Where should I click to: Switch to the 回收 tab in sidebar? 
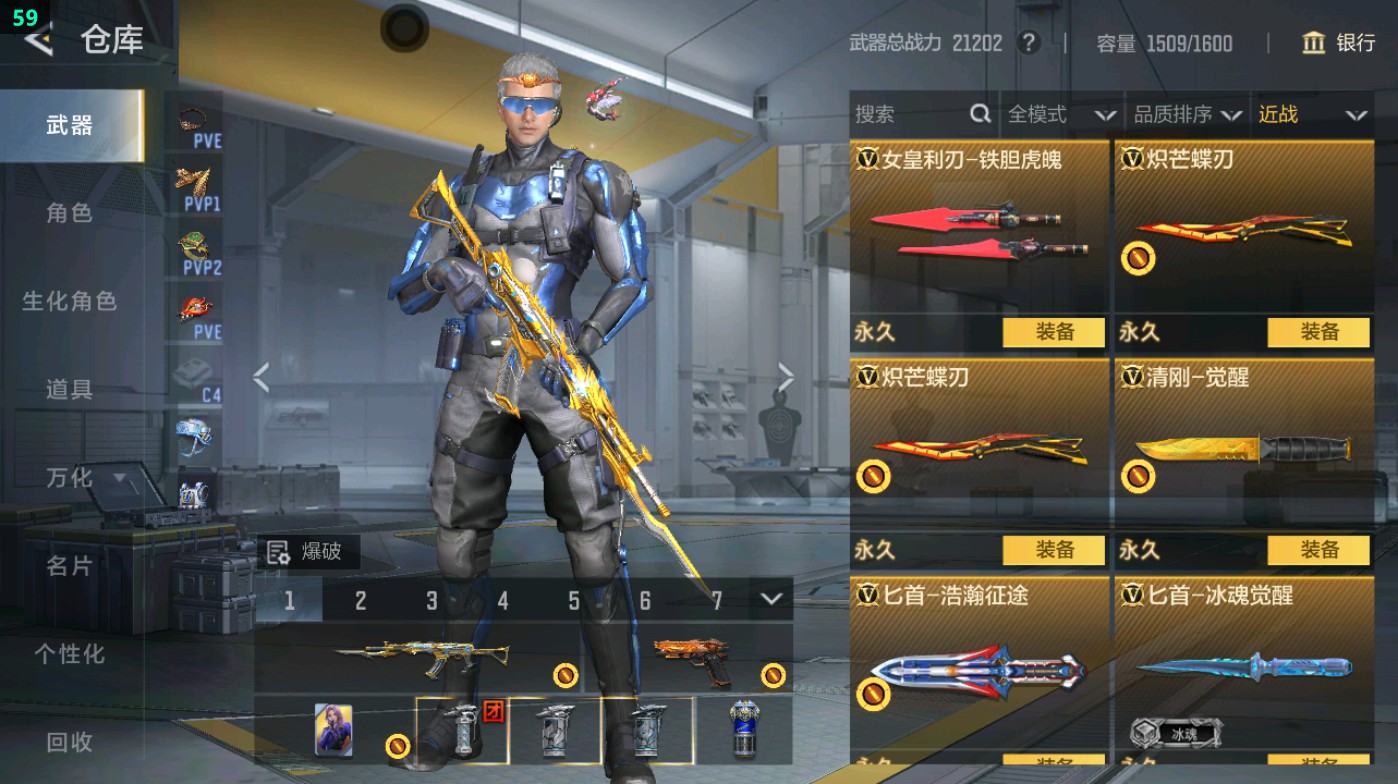pyautogui.click(x=71, y=742)
